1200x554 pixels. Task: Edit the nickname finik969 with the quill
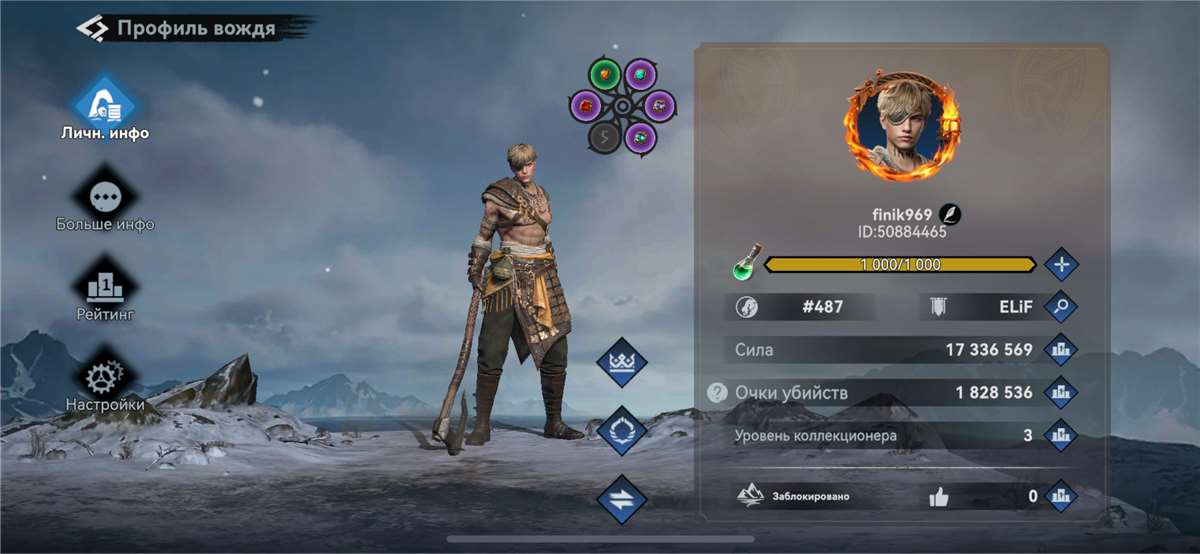pos(951,215)
